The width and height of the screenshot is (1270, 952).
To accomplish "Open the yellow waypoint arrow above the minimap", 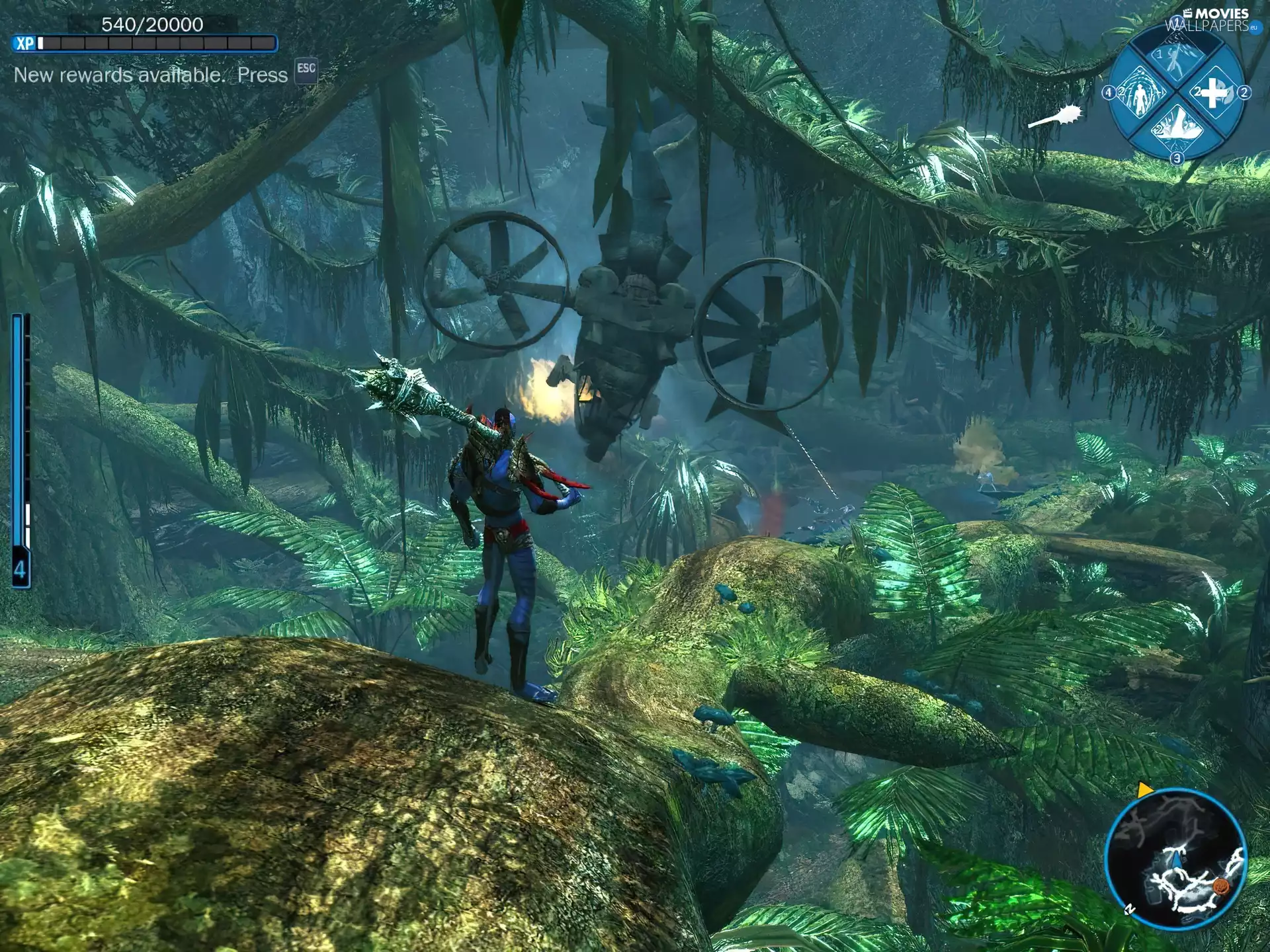I will tap(1144, 789).
